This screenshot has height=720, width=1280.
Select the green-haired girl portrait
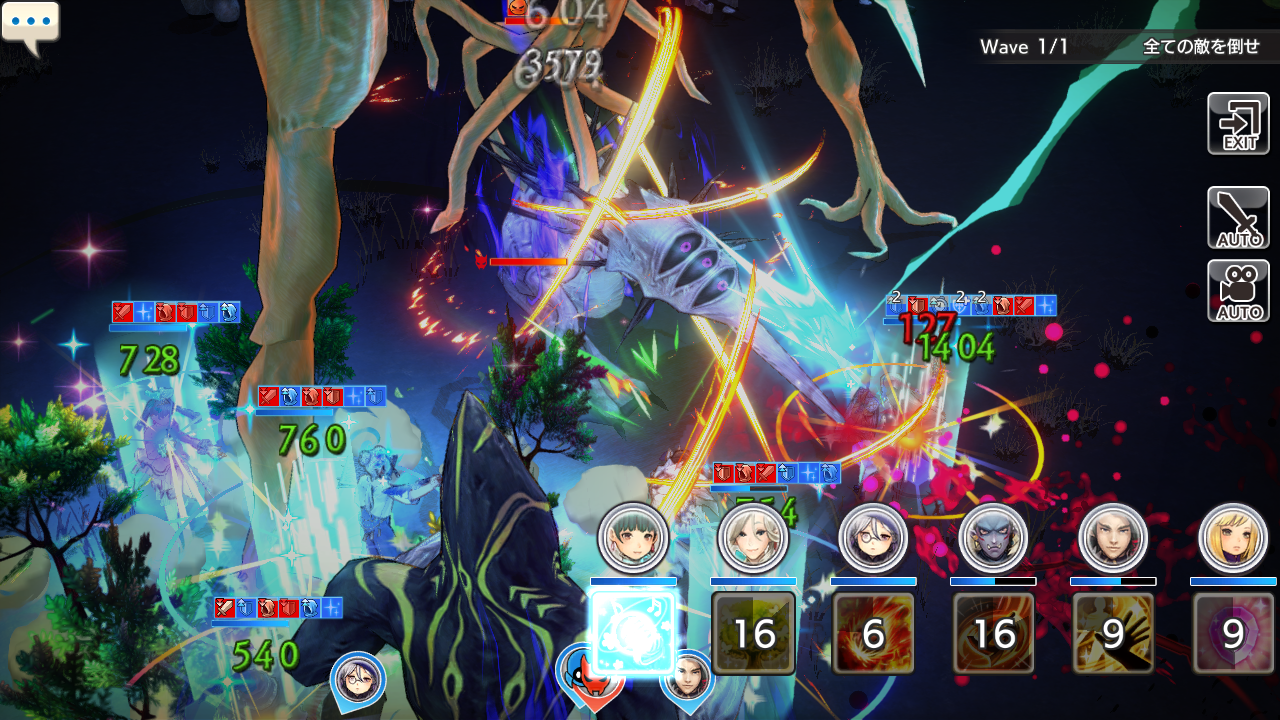[633, 538]
